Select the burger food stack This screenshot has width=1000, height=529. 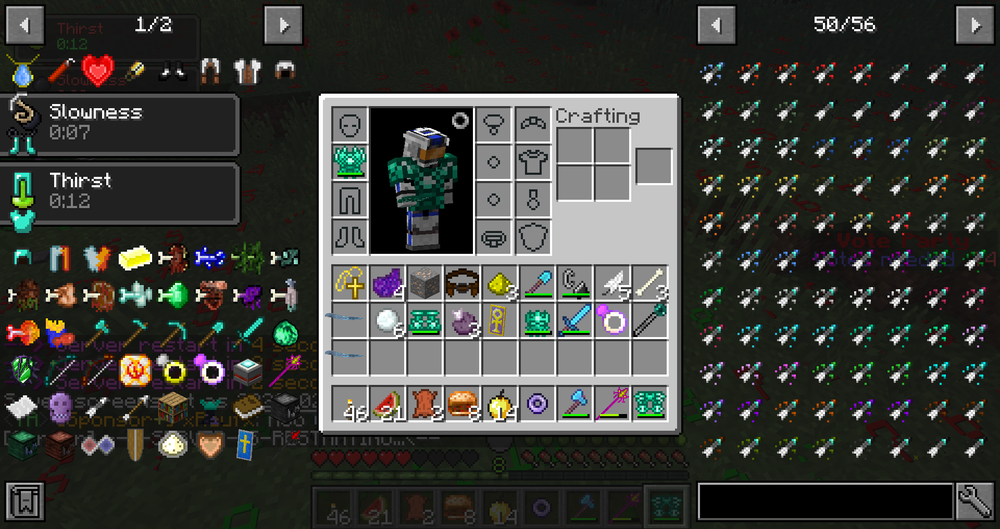(x=462, y=403)
